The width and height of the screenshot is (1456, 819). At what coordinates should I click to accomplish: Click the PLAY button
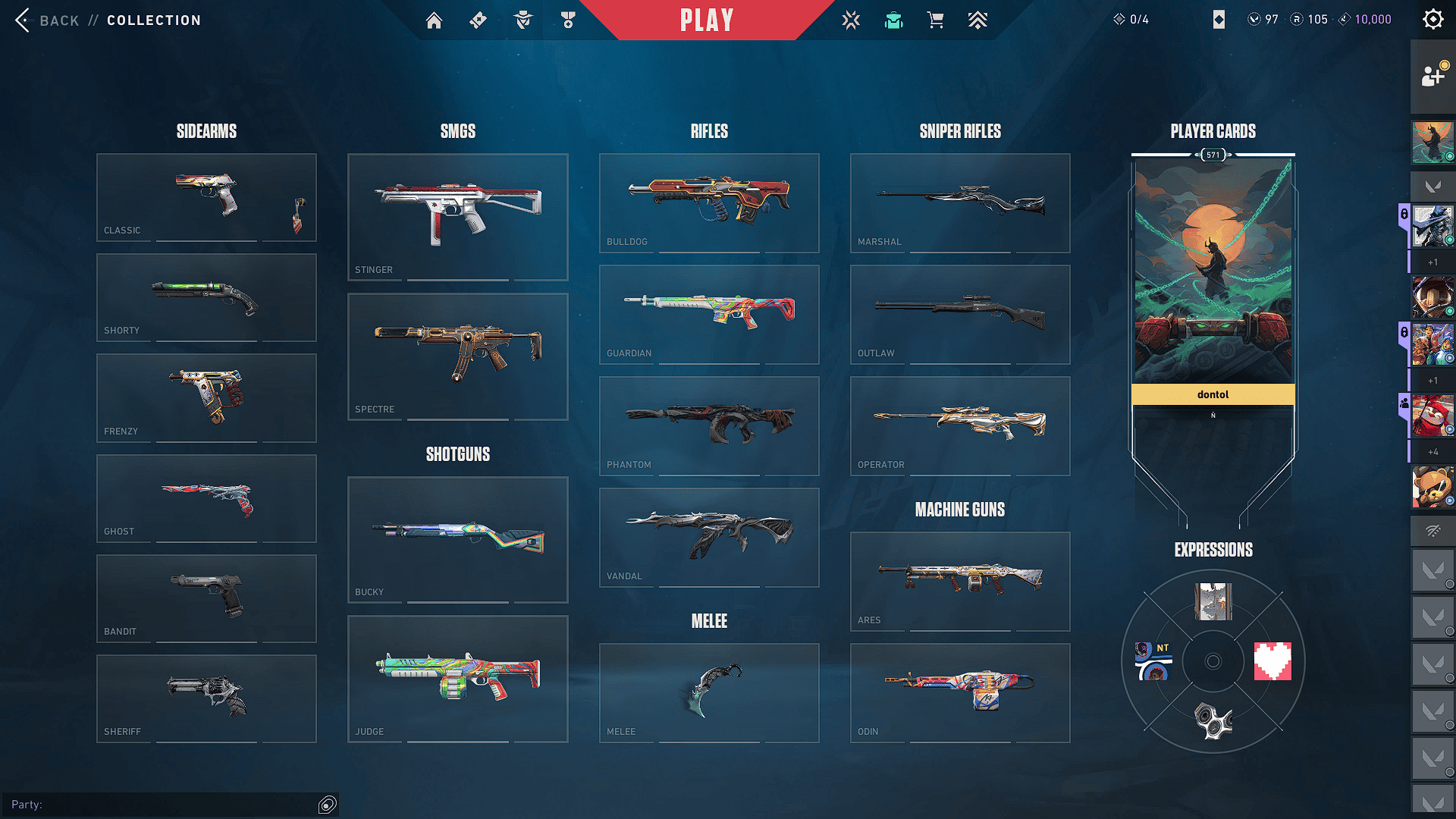pyautogui.click(x=706, y=20)
